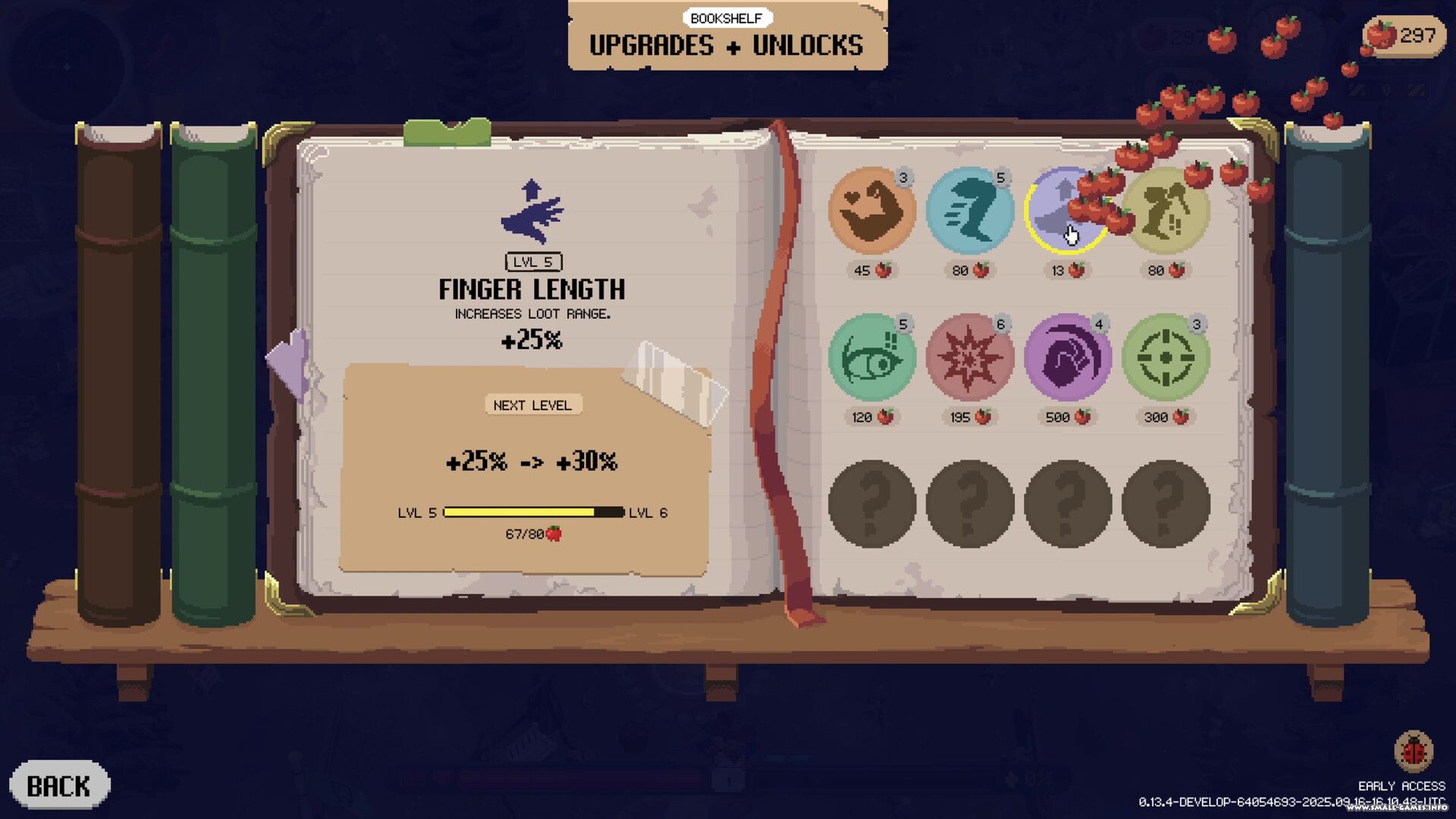Open the dark green book
The height and width of the screenshot is (819, 1456).
click(214, 372)
